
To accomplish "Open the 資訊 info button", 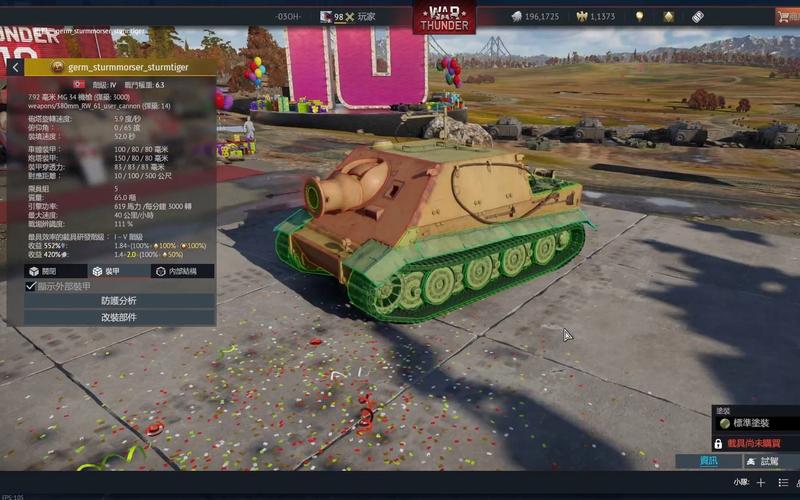I will (708, 461).
